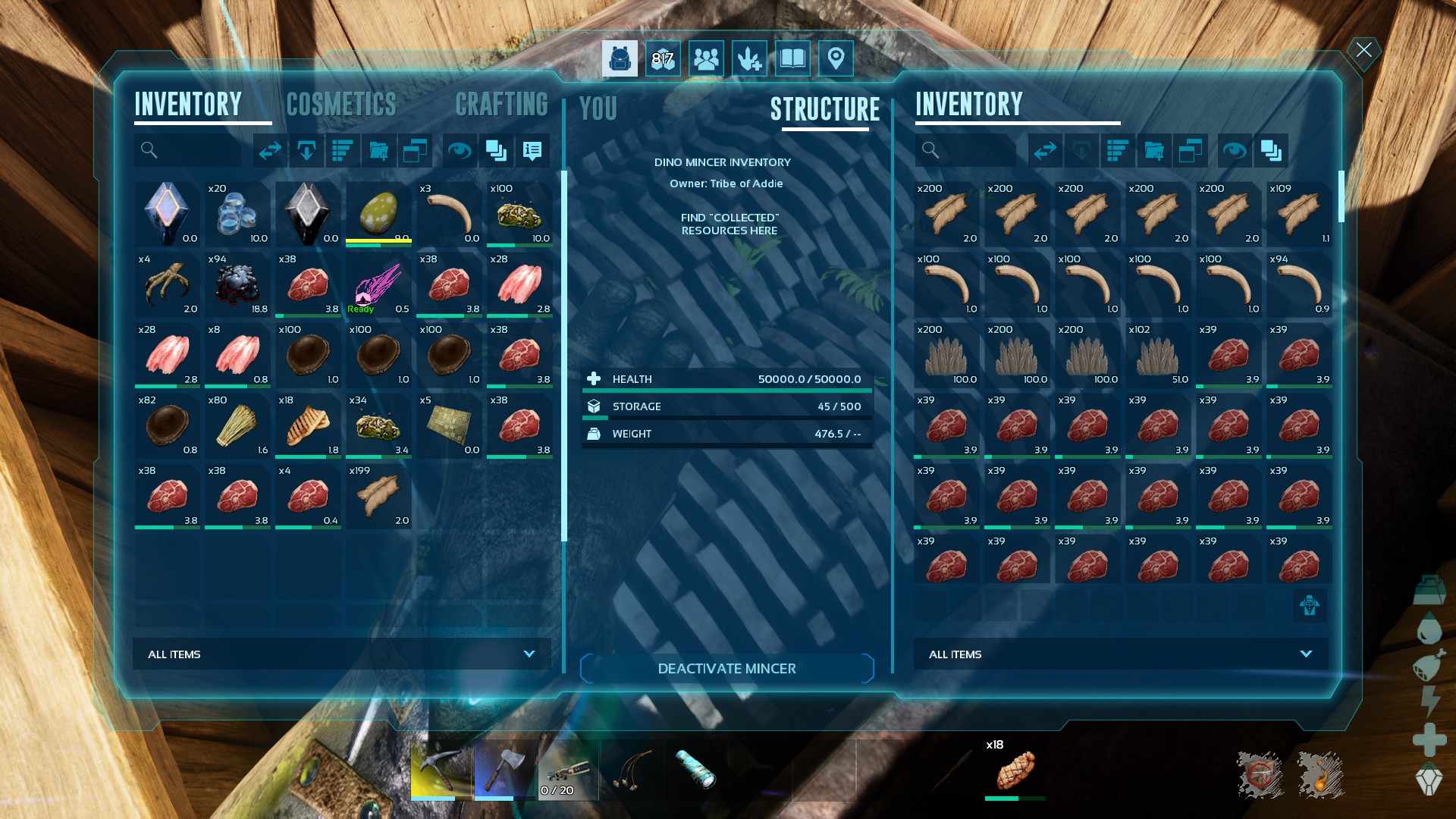
Task: Select the x80 fiber bundle stack
Action: (237, 425)
